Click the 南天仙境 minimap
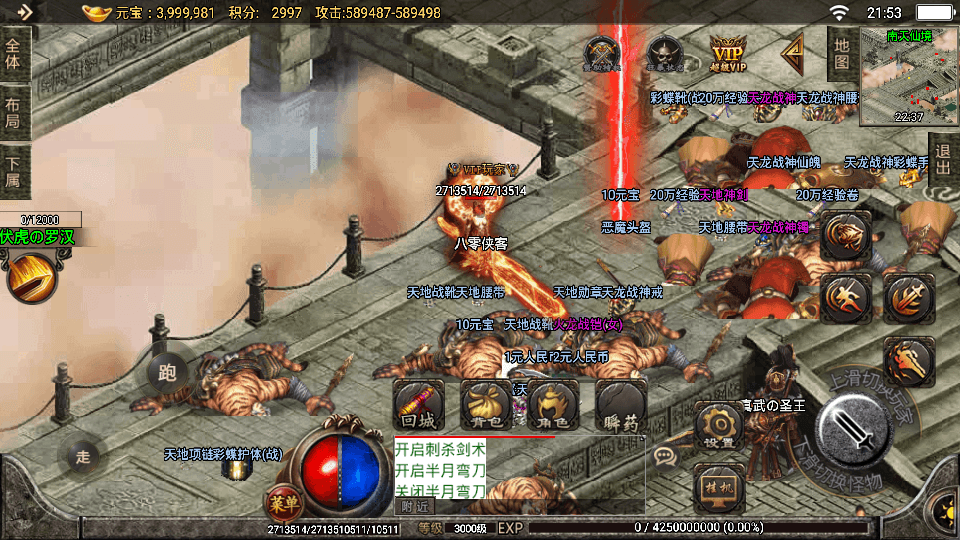Image resolution: width=960 pixels, height=540 pixels. [x=893, y=76]
